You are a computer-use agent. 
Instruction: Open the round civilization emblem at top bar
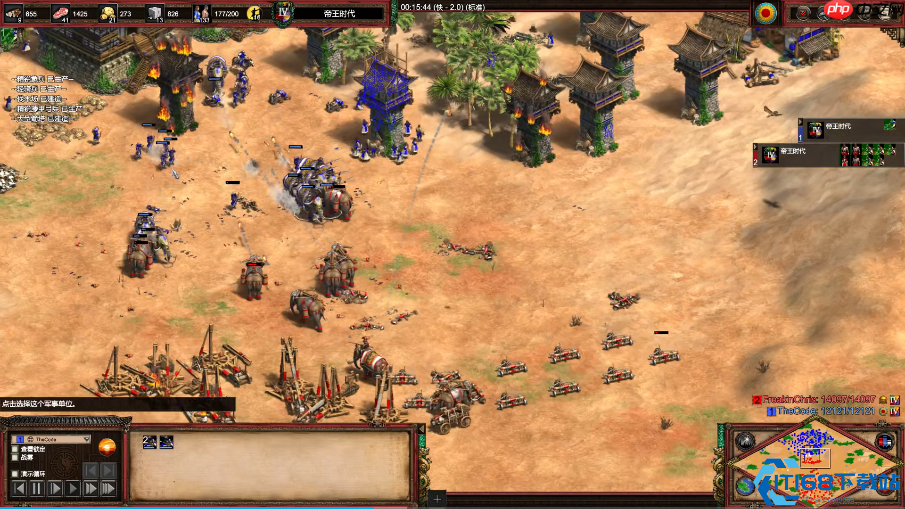tap(767, 12)
